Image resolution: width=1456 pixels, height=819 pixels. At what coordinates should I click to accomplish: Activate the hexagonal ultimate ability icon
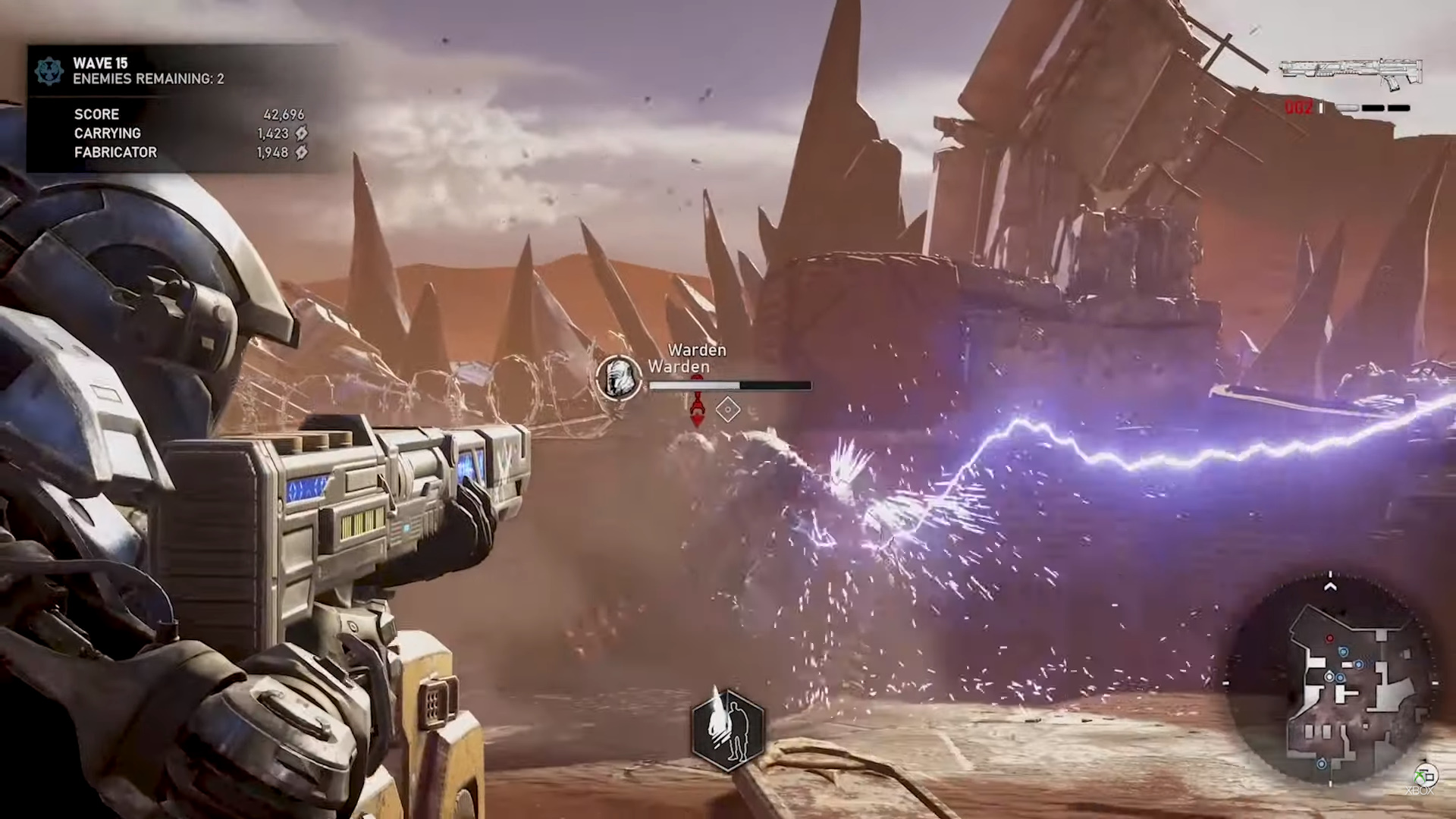[x=728, y=730]
